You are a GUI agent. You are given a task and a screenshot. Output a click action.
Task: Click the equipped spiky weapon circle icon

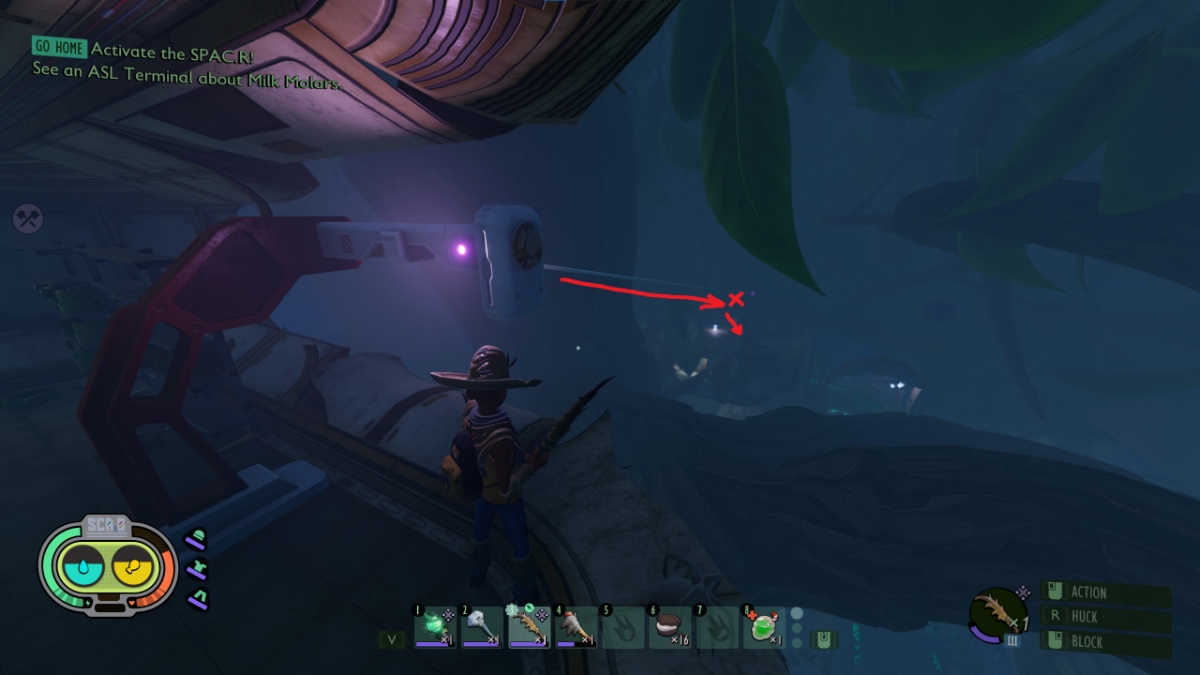pos(996,613)
